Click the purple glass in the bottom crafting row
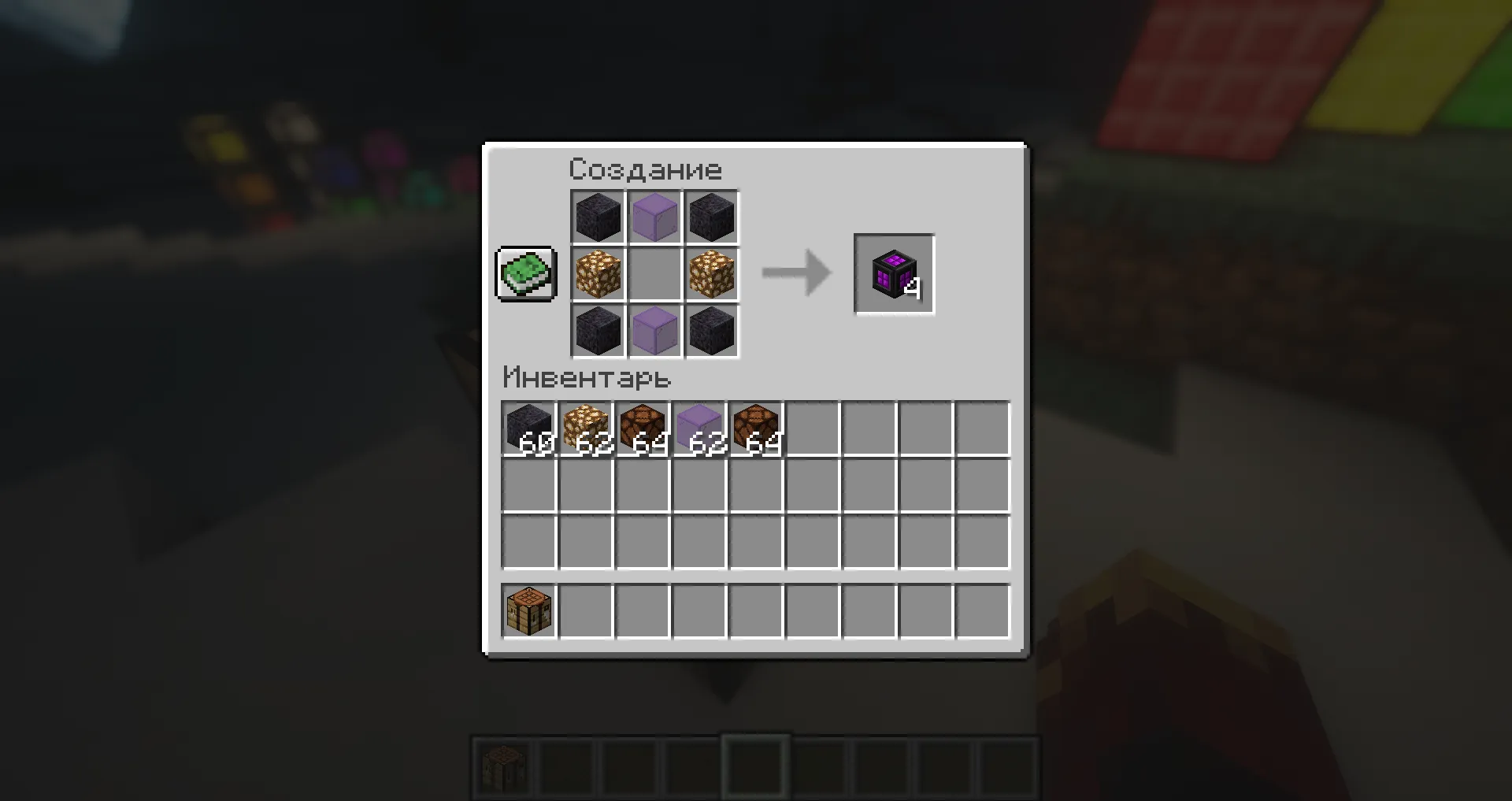Image resolution: width=1512 pixels, height=801 pixels. [654, 331]
